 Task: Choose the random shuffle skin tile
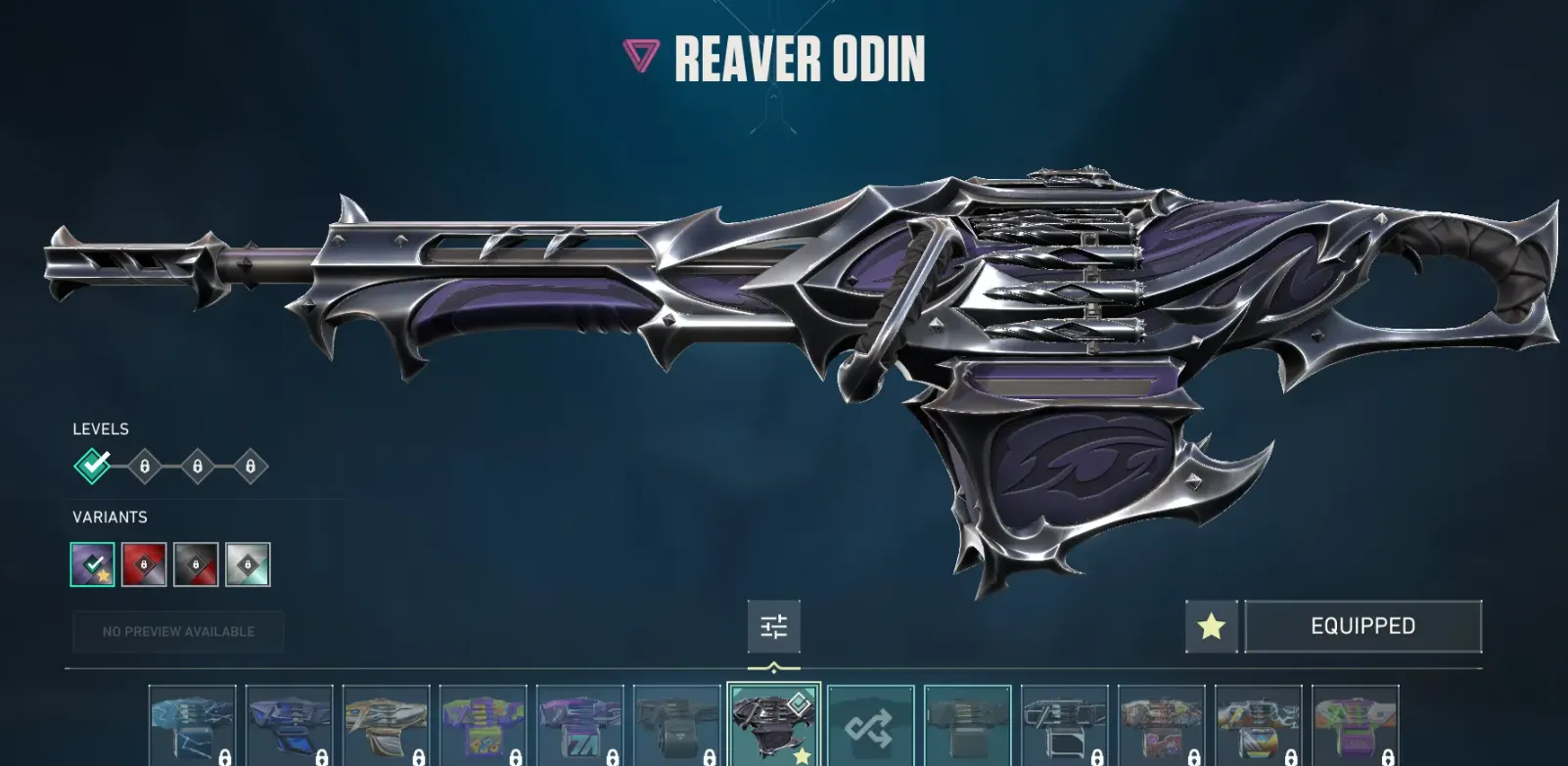click(x=870, y=726)
